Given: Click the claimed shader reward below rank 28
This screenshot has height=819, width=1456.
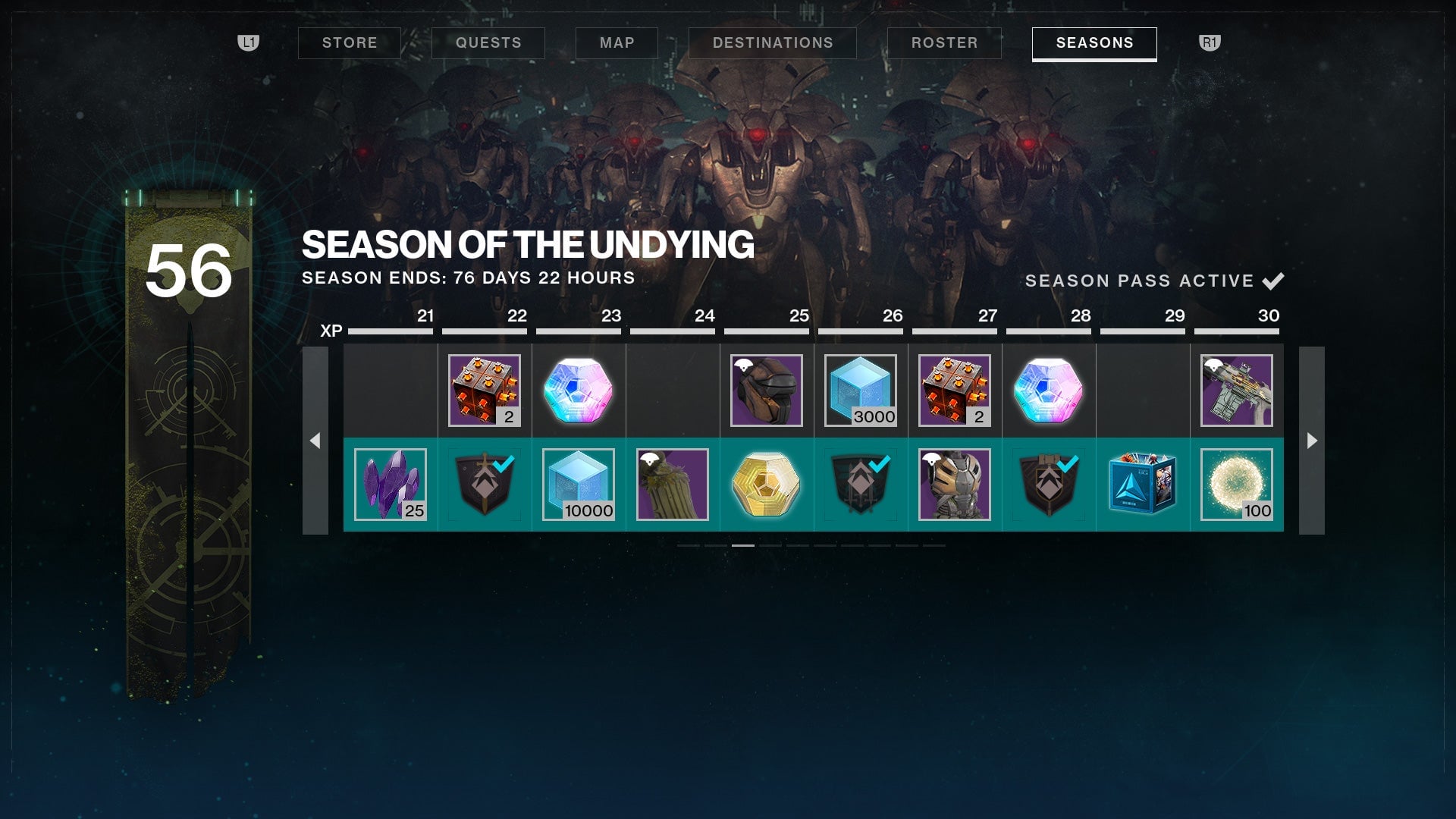Looking at the screenshot, I should pyautogui.click(x=1049, y=485).
